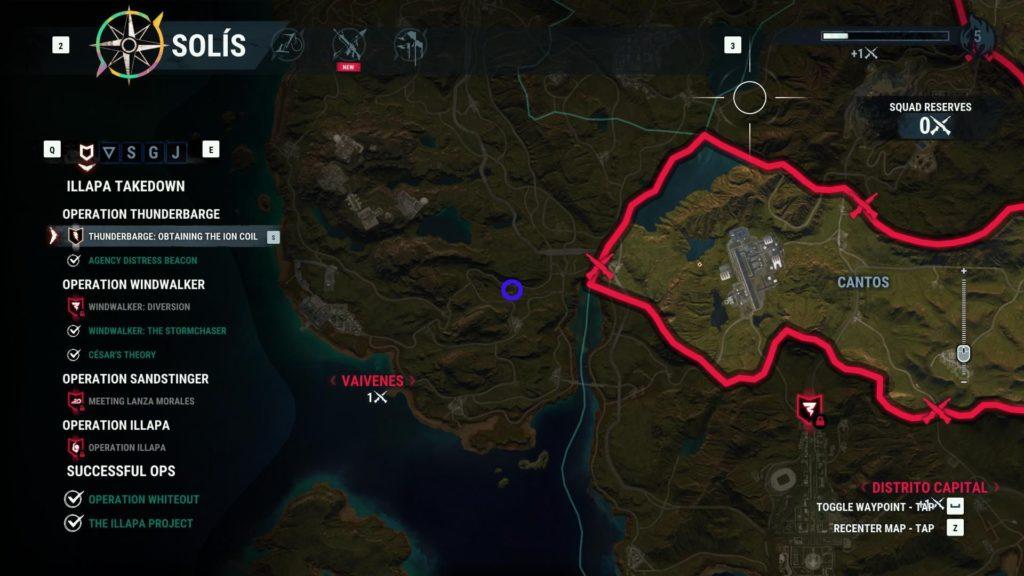
Task: Select the Vaivenes region label
Action: click(x=372, y=381)
